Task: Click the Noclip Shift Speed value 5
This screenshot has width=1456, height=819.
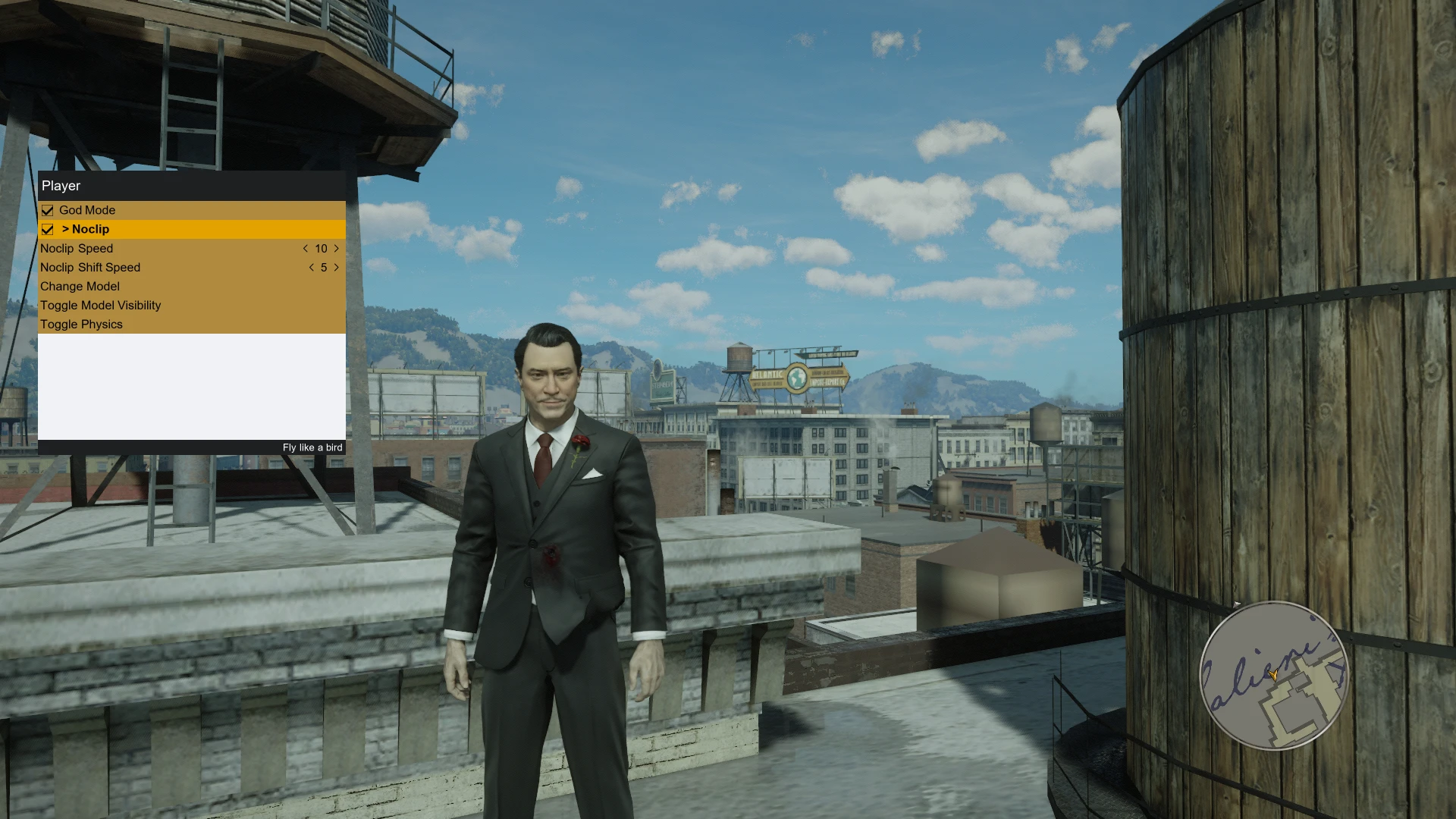Action: click(323, 267)
